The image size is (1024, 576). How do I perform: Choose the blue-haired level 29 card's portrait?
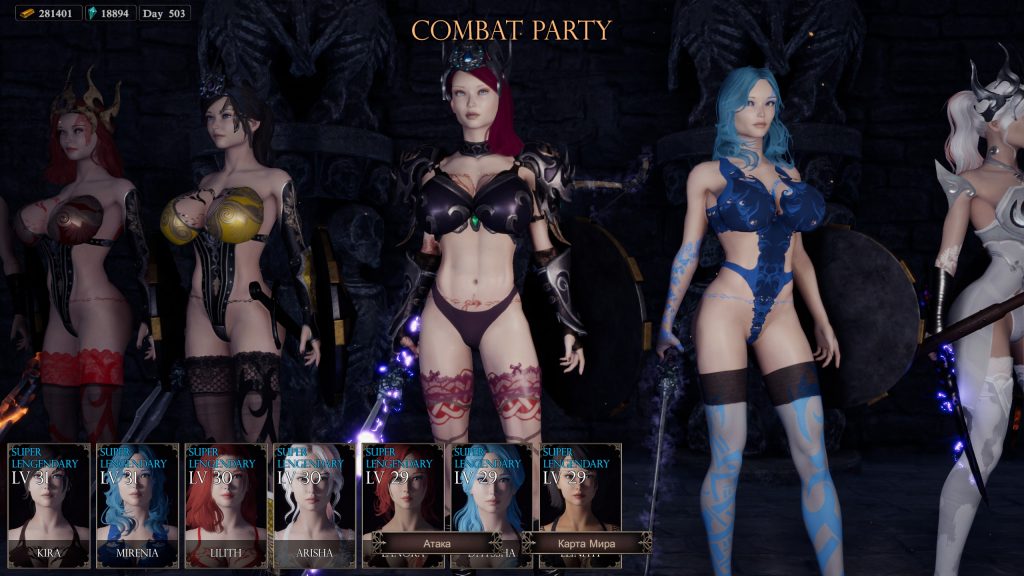coord(491,497)
